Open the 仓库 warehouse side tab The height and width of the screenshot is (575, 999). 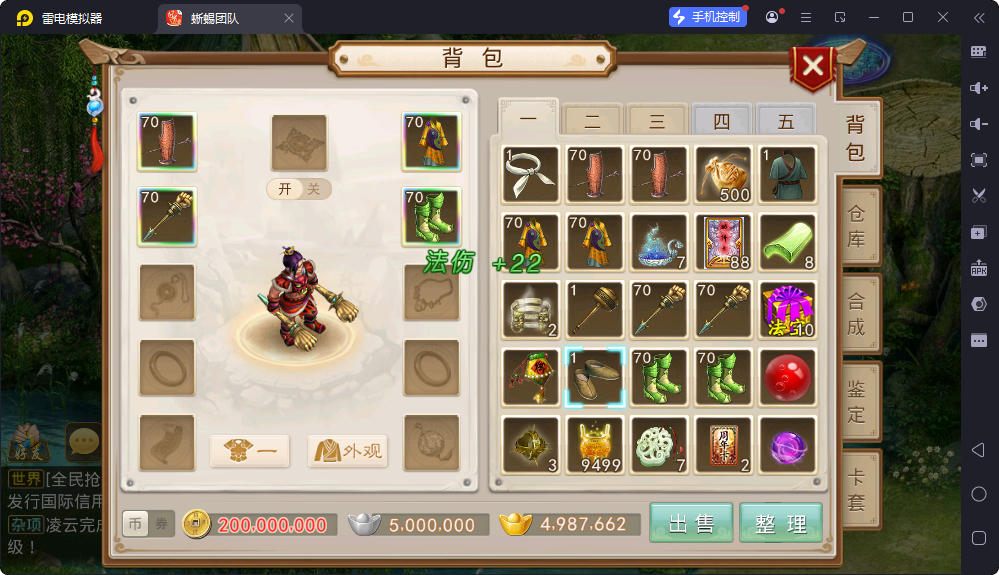pos(857,227)
